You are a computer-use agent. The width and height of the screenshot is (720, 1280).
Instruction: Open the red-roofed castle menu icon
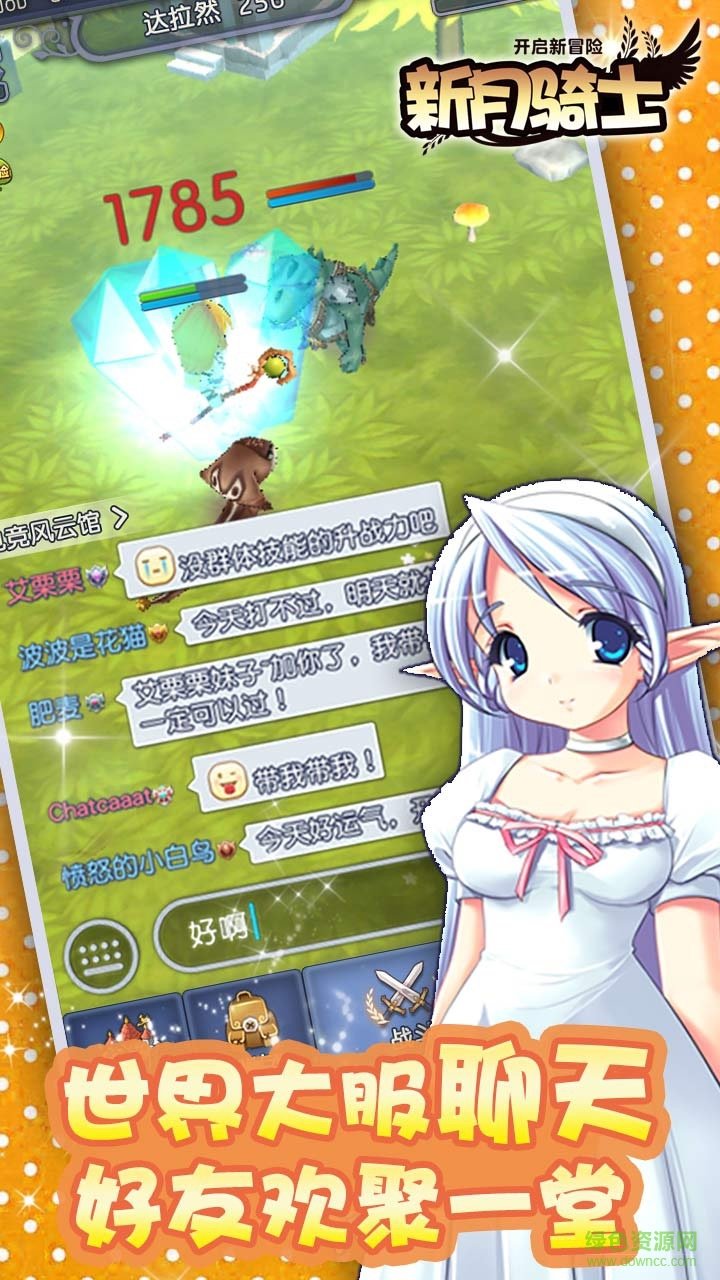[122, 1028]
